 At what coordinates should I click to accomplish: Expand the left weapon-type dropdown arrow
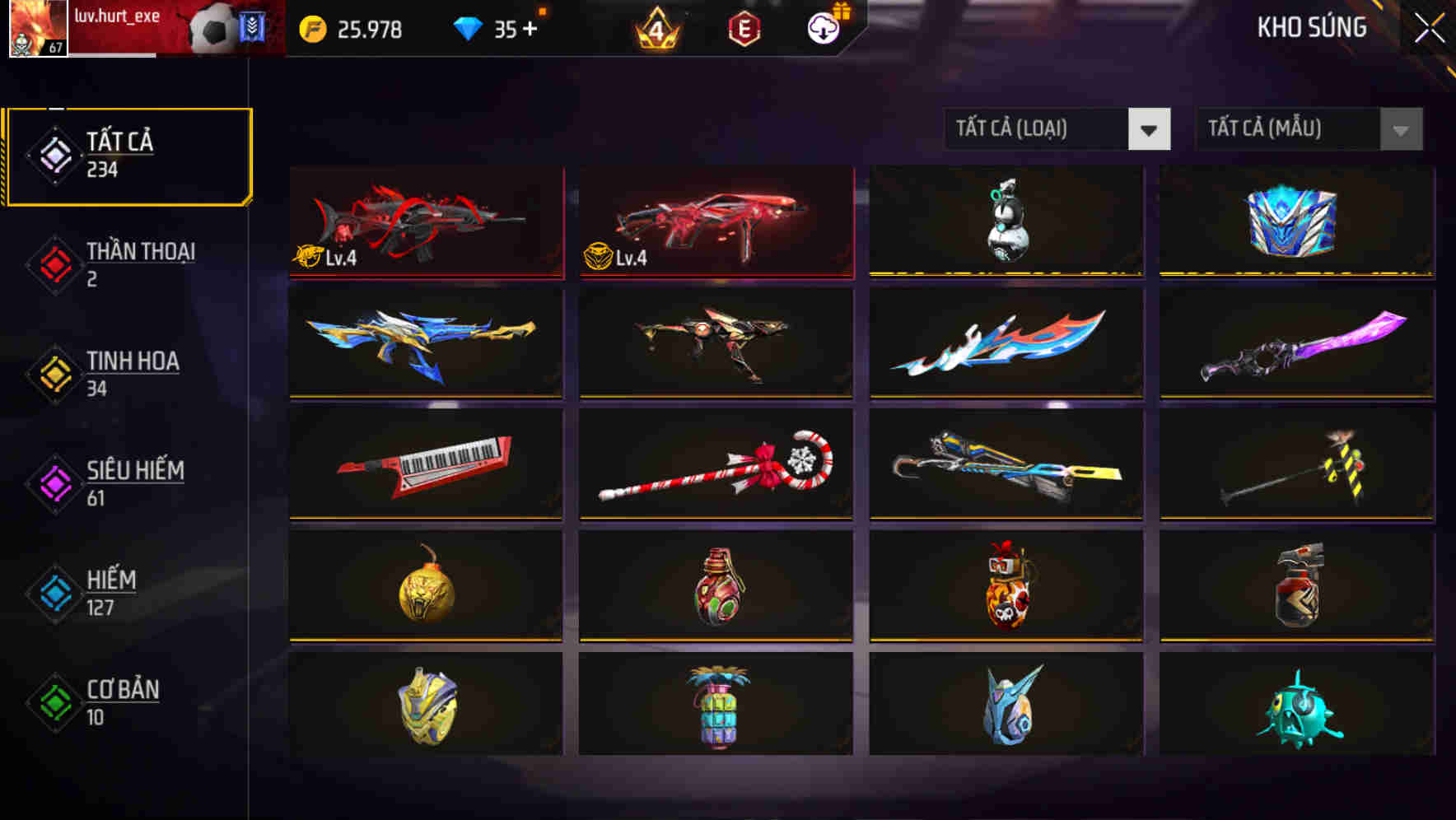1150,129
